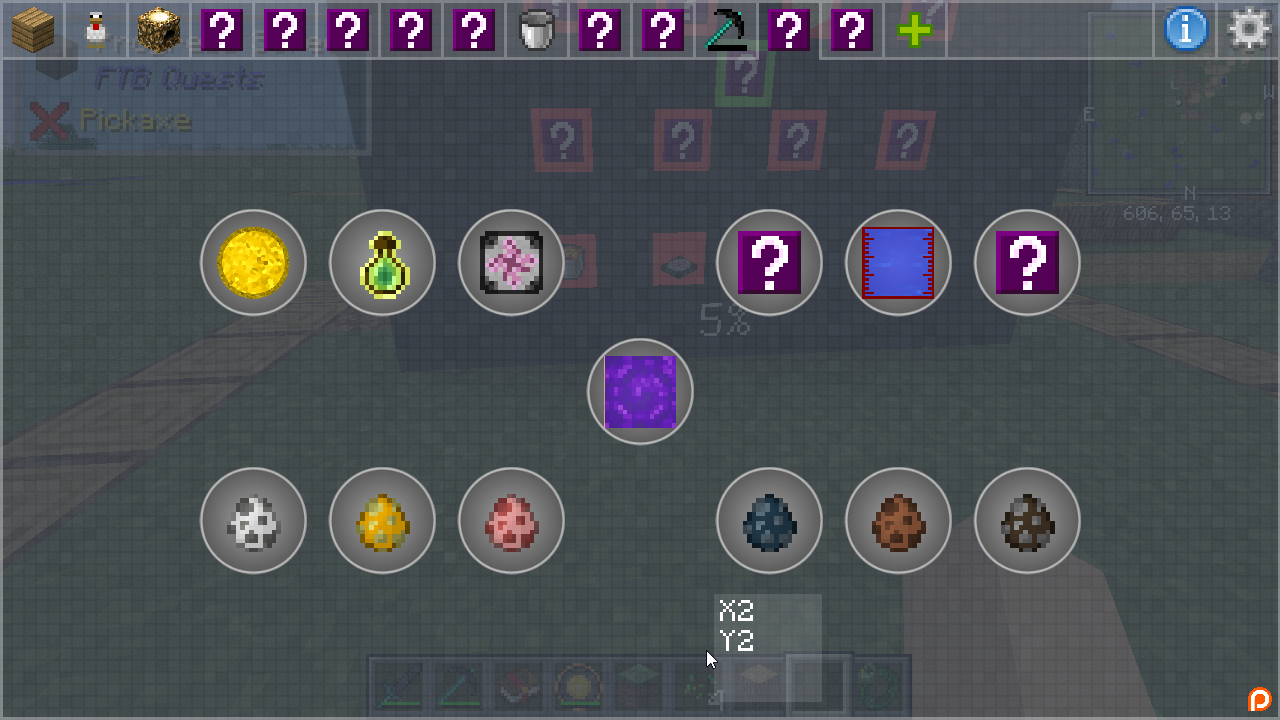1280x720 pixels.
Task: Click the orange Patreon icon
Action: pyautogui.click(x=1259, y=699)
